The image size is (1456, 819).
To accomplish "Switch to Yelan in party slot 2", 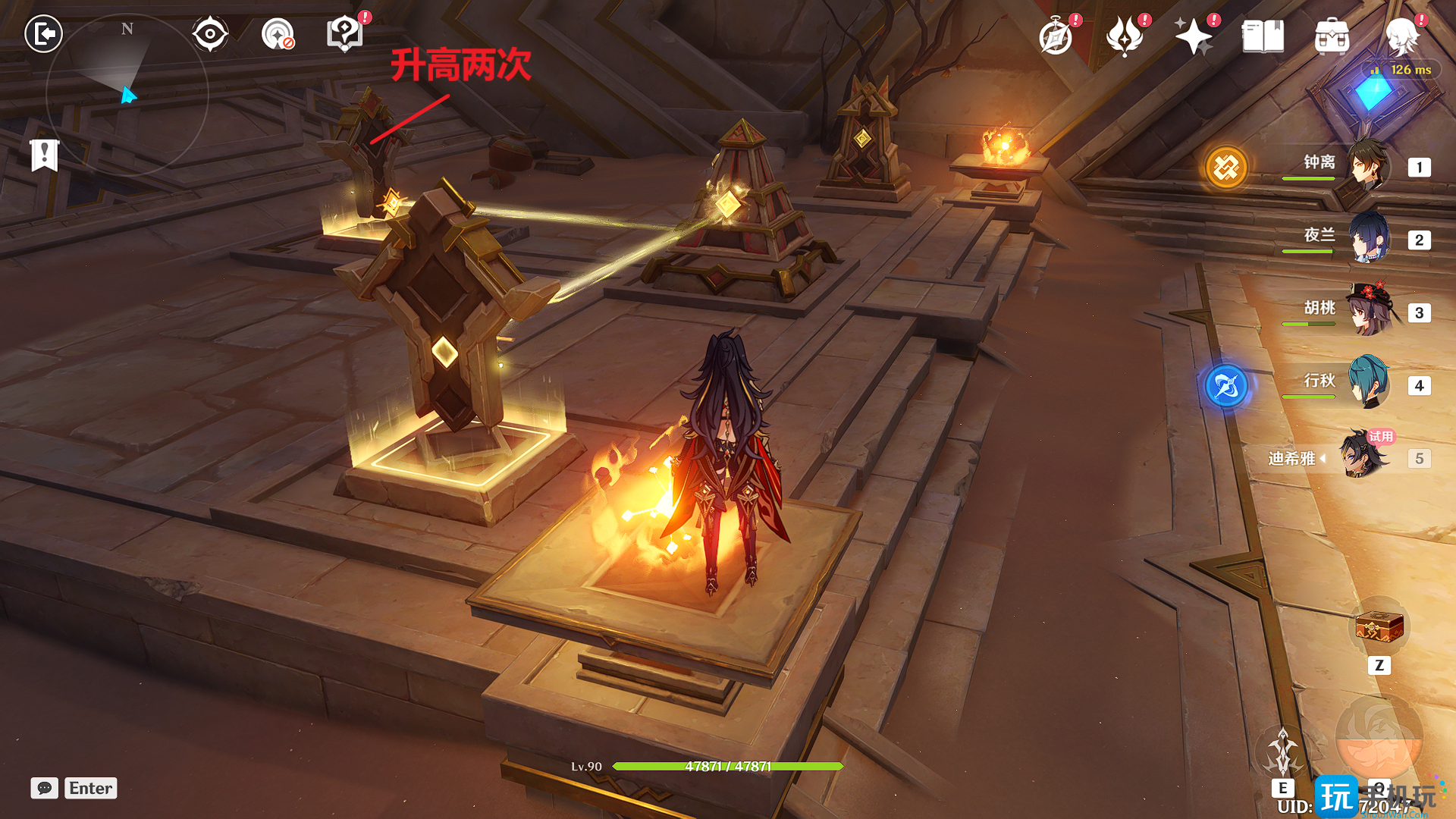I will coord(1370,240).
